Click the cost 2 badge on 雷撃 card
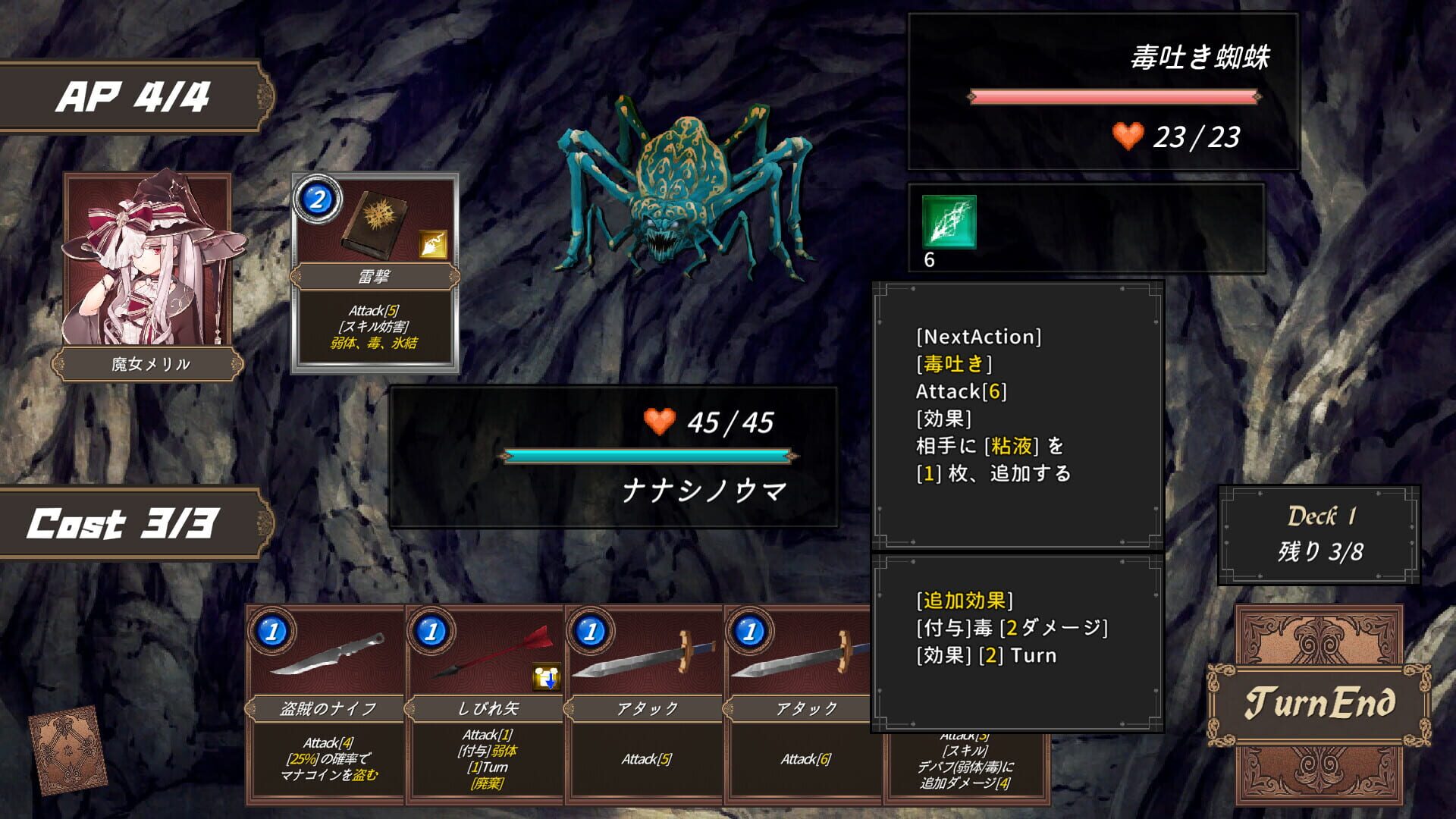 click(x=318, y=199)
